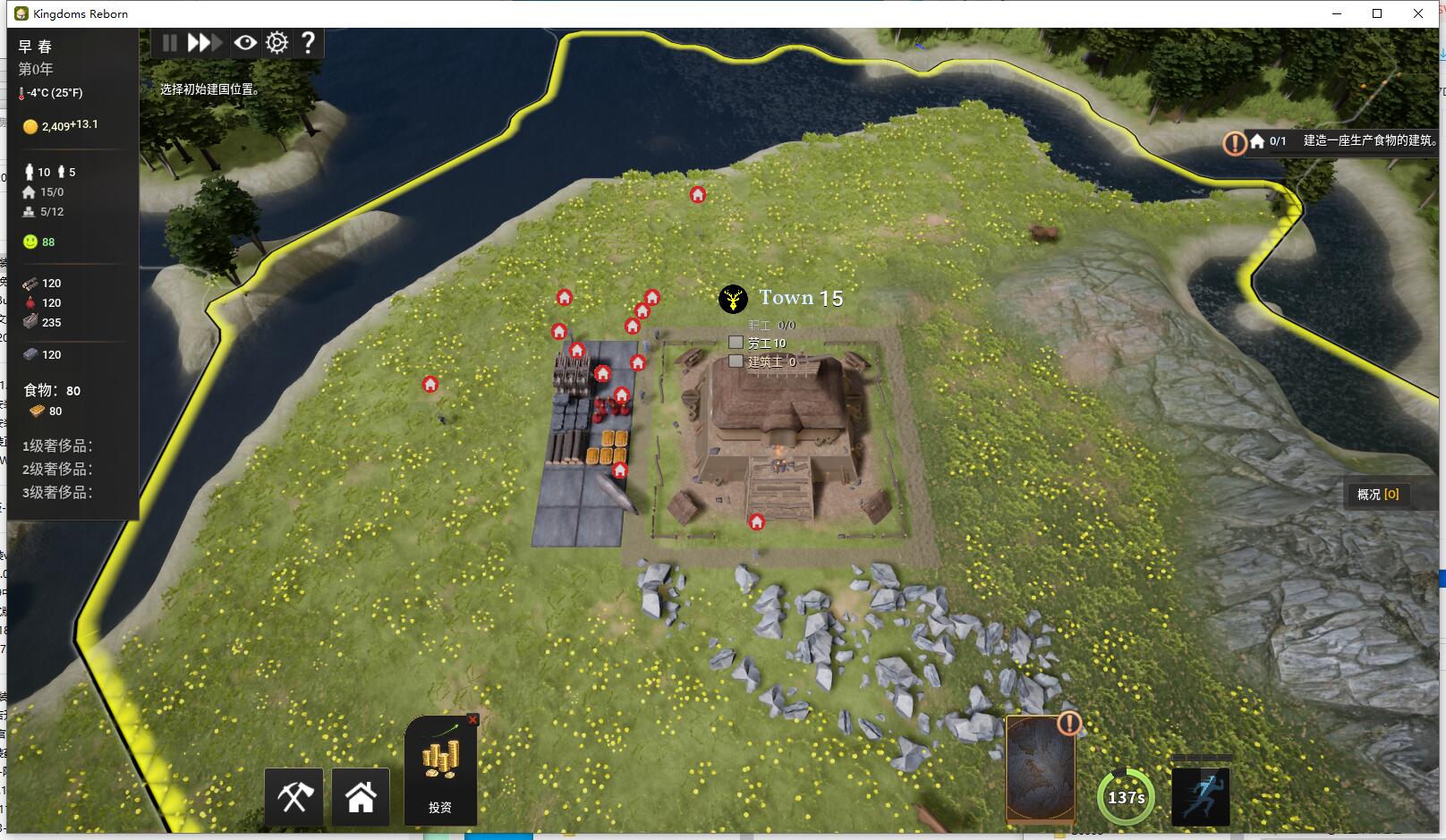
Task: Activate fast-forward game speed
Action: pyautogui.click(x=204, y=43)
